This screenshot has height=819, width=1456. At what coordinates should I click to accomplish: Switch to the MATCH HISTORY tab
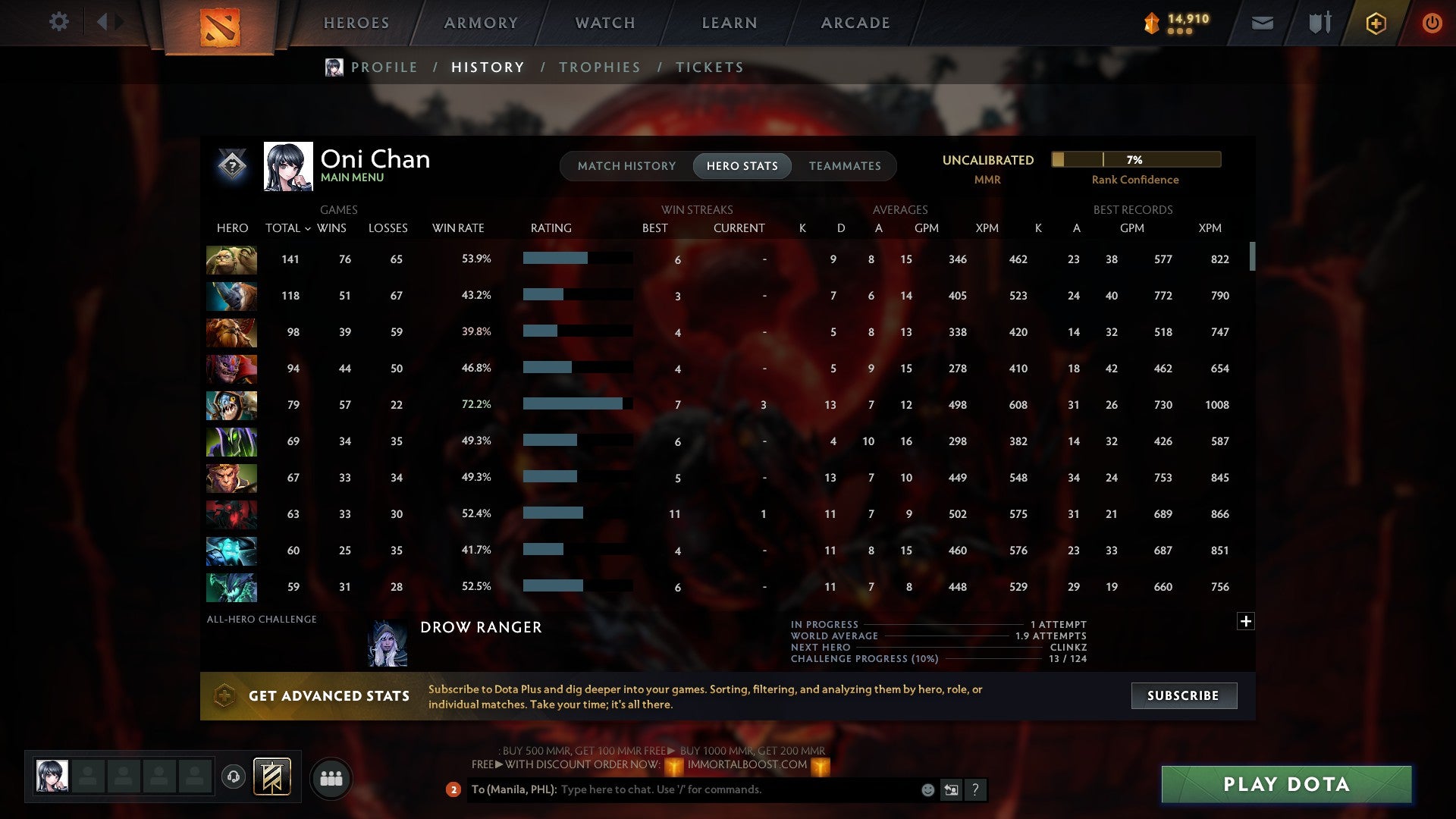pyautogui.click(x=626, y=165)
